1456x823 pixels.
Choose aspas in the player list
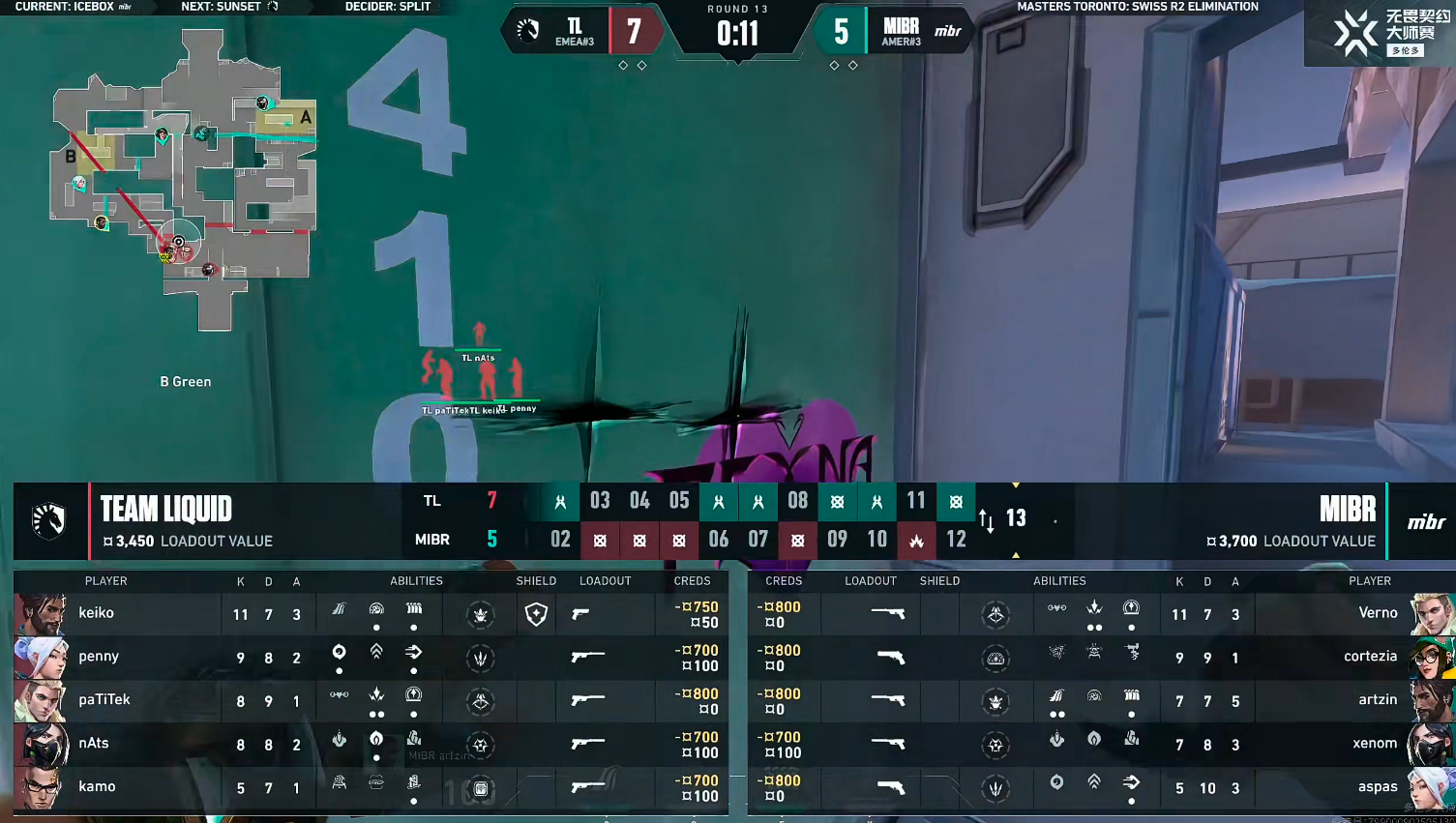click(x=1378, y=787)
